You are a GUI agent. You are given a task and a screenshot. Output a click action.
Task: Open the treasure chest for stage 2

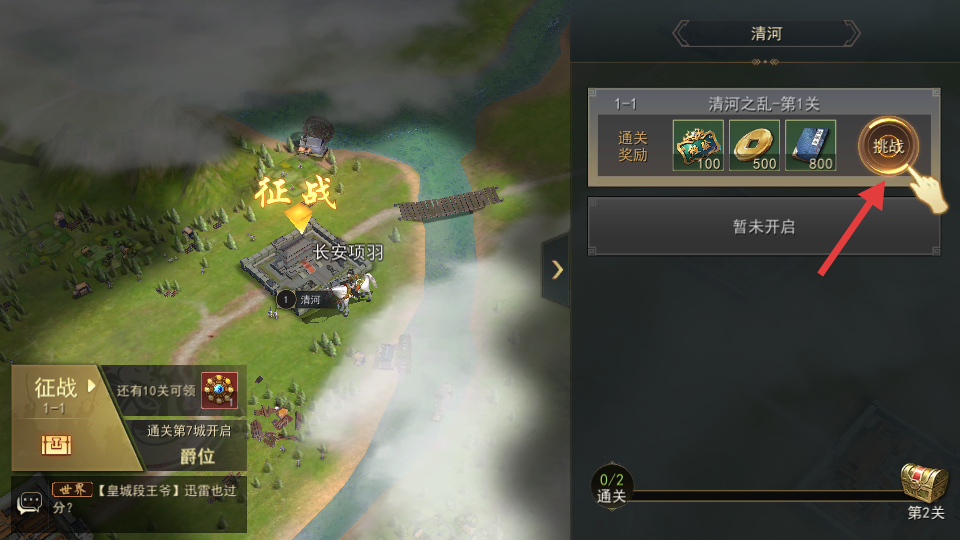pyautogui.click(x=923, y=484)
